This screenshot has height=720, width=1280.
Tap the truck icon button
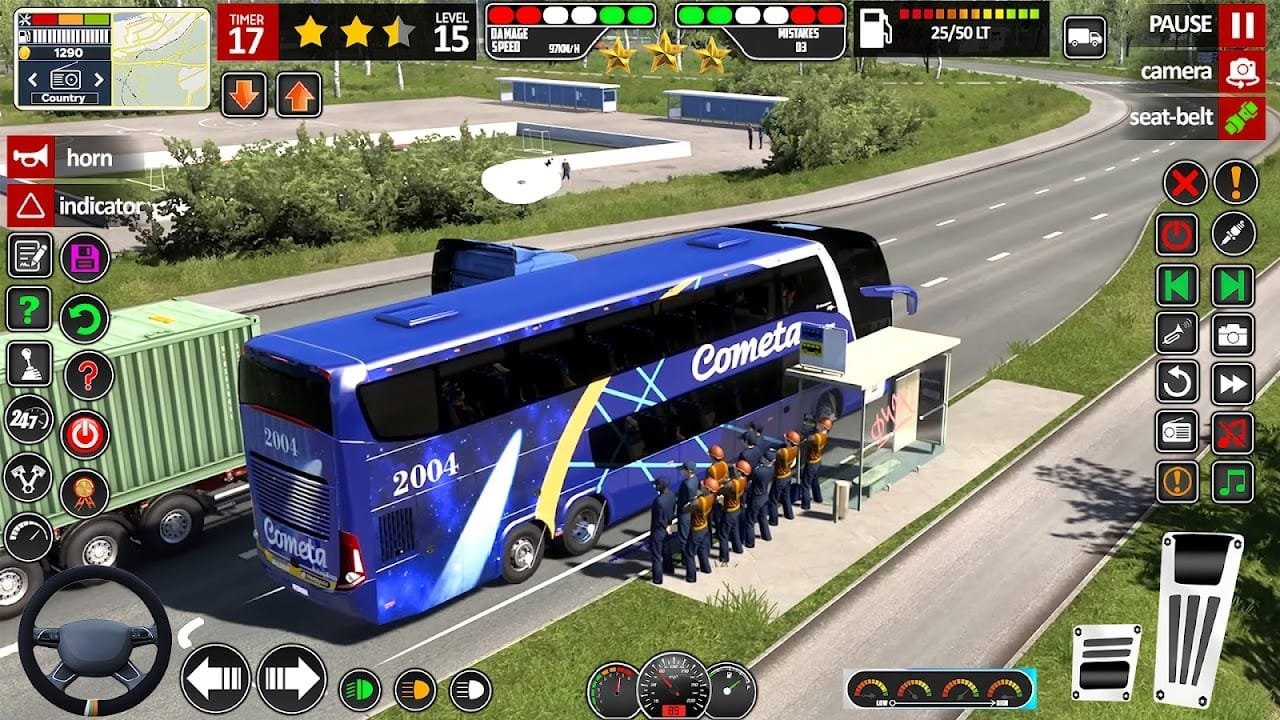point(1085,38)
